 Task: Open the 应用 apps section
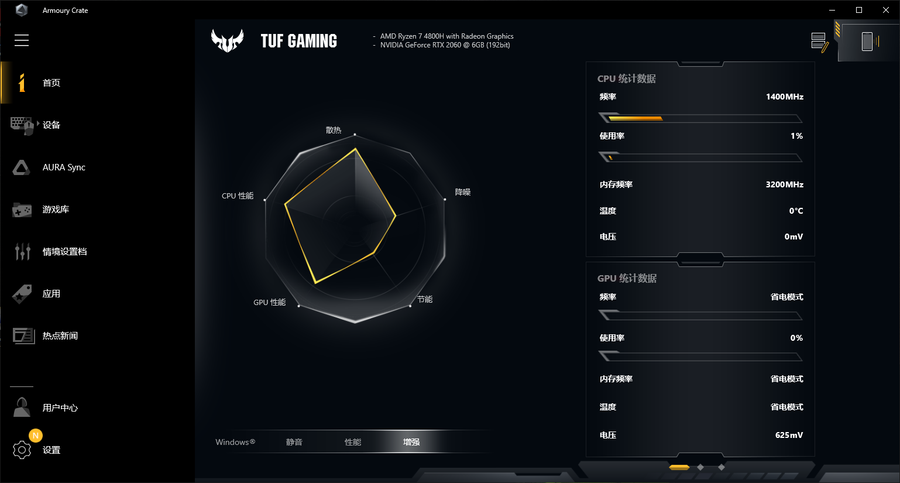point(51,294)
